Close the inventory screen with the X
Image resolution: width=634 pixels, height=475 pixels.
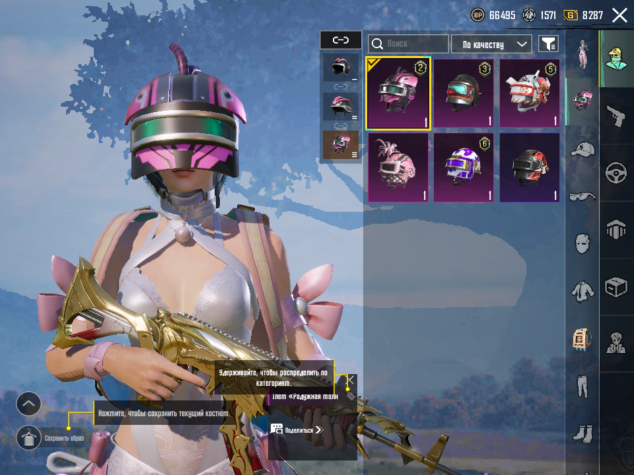619,15
